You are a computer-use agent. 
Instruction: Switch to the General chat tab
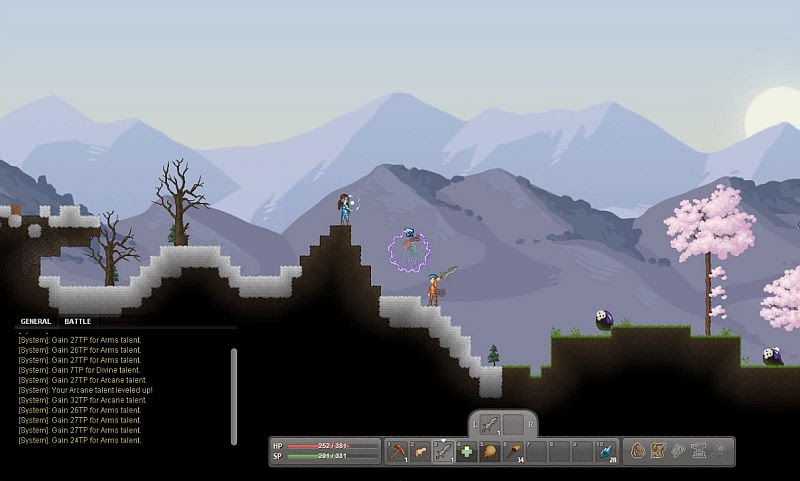coord(36,322)
